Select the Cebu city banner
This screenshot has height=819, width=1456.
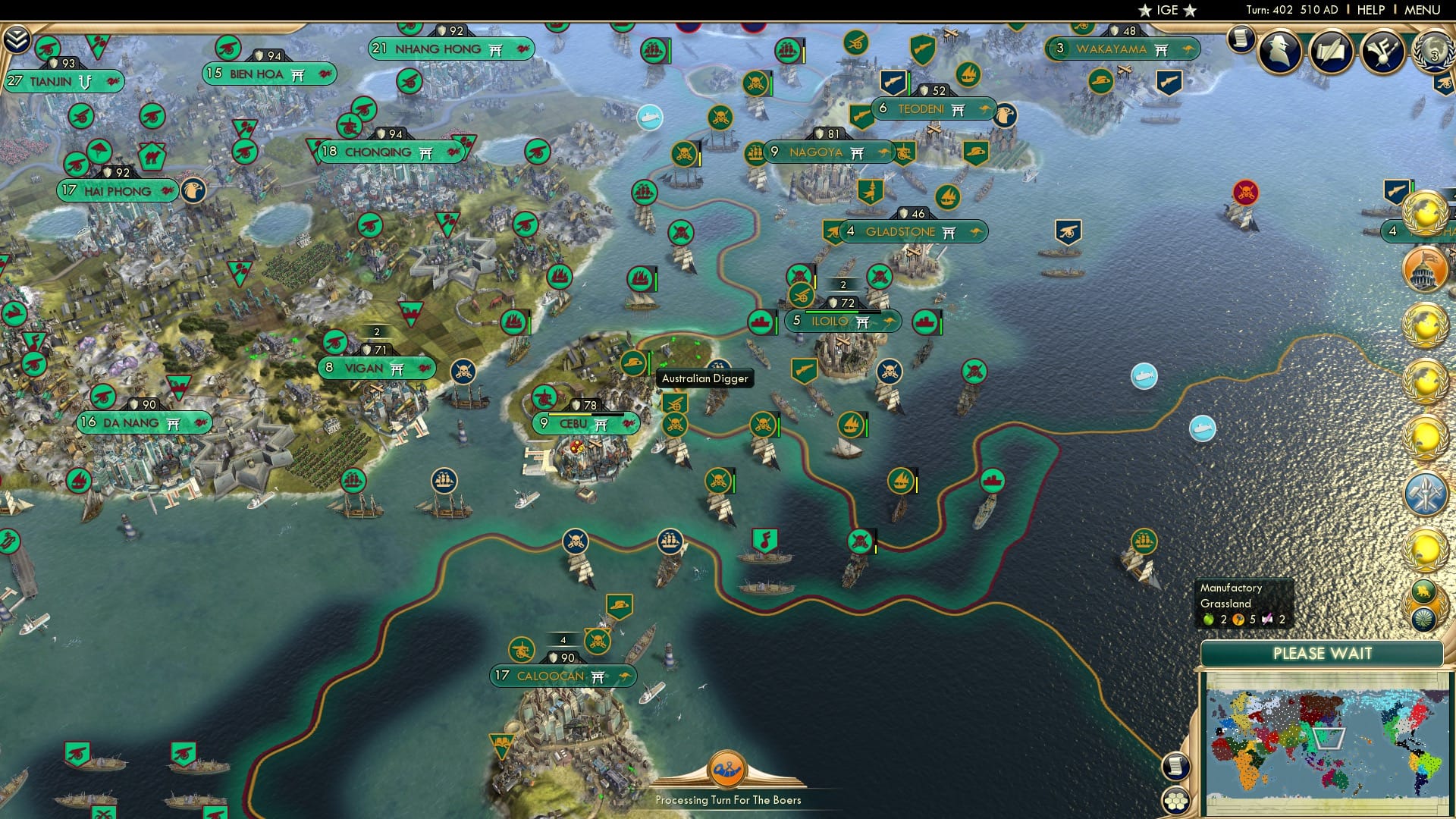pos(584,425)
